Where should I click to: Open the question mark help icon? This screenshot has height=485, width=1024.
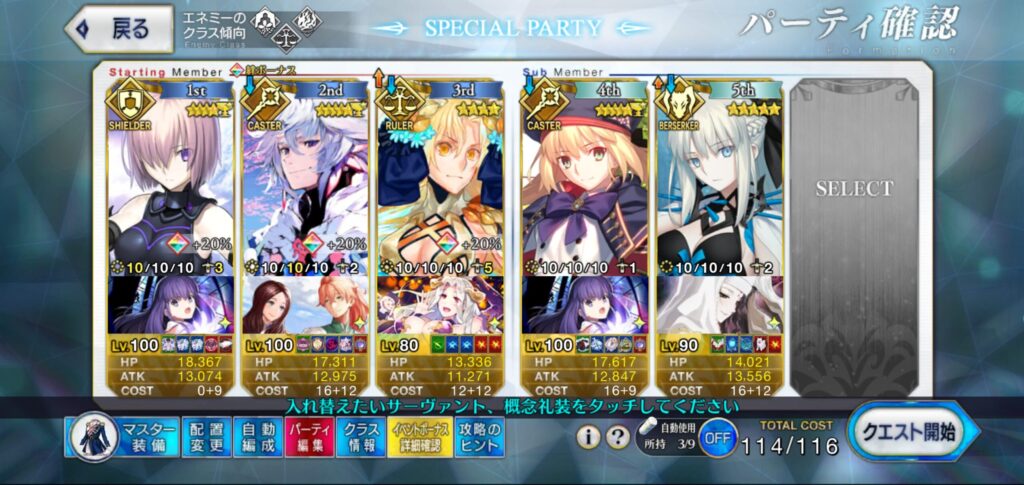[x=616, y=436]
